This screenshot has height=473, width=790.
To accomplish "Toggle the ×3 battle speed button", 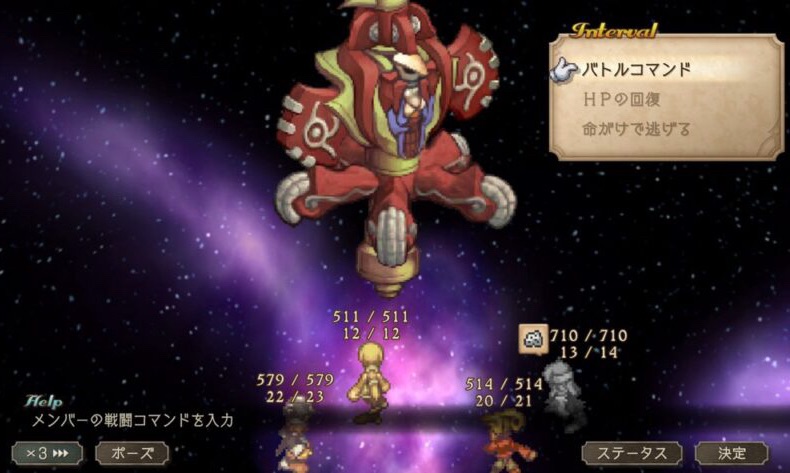I will pos(47,453).
